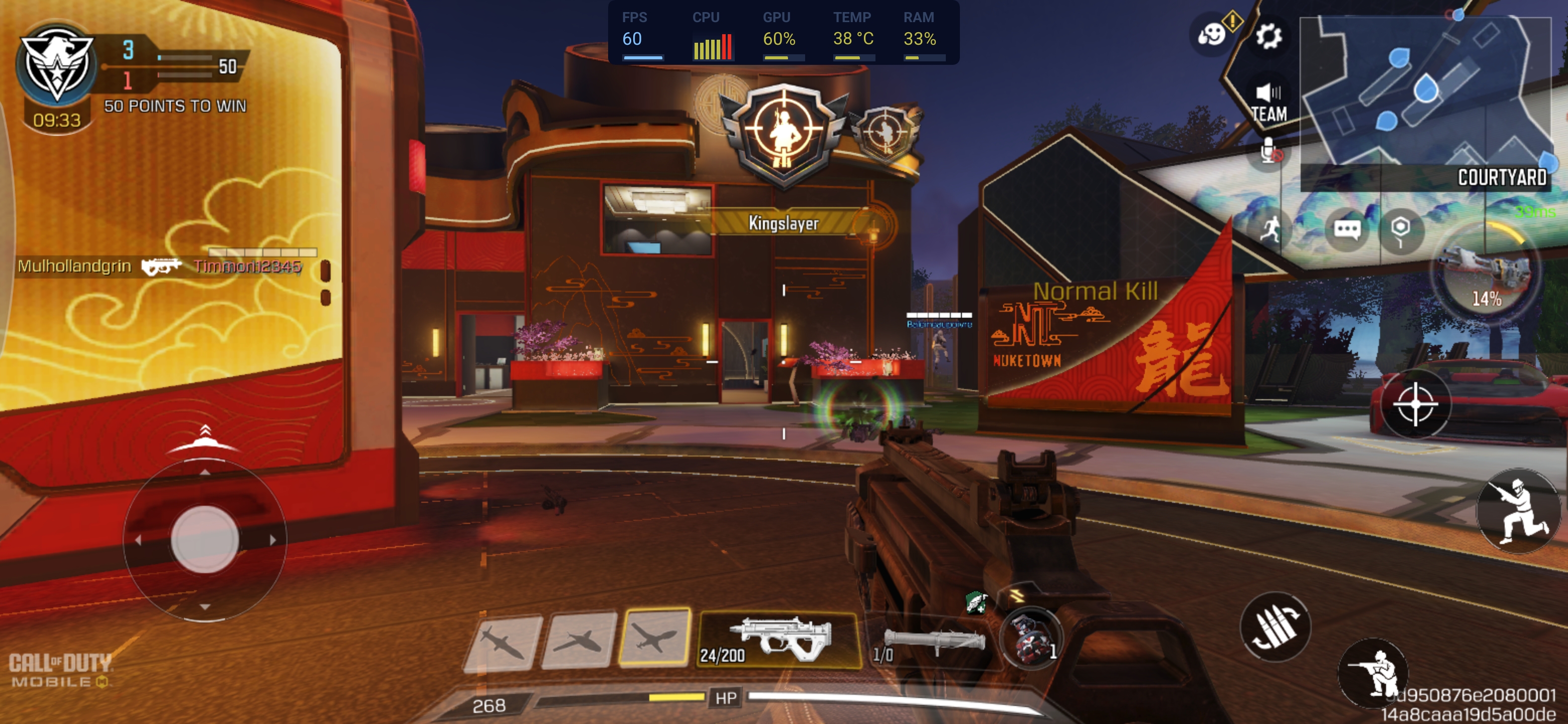
Task: Activate the operator skill at 14%
Action: point(1486,274)
